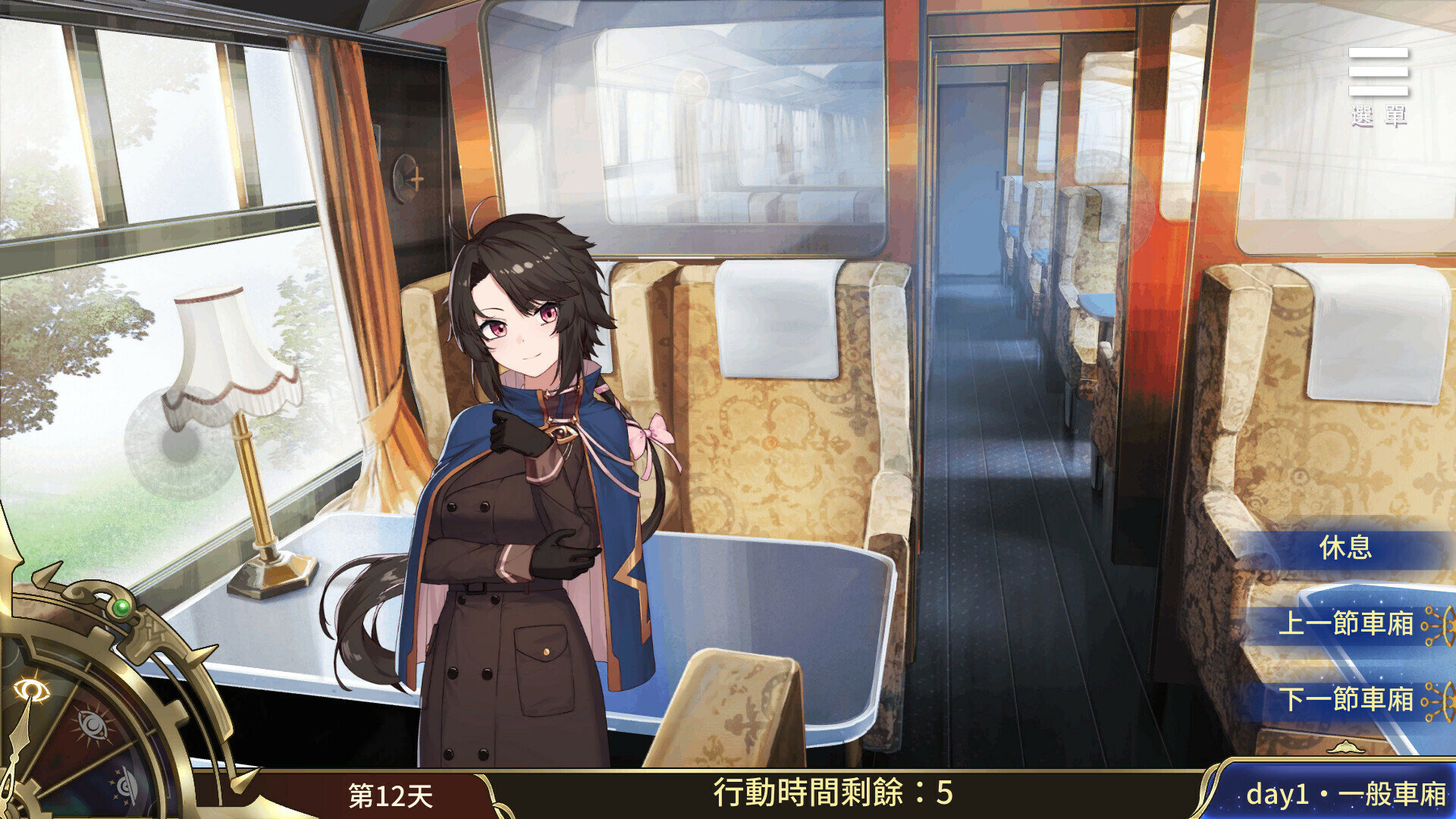
Task: Click the 行動時間剩餘：5 action time bar
Action: click(x=834, y=795)
